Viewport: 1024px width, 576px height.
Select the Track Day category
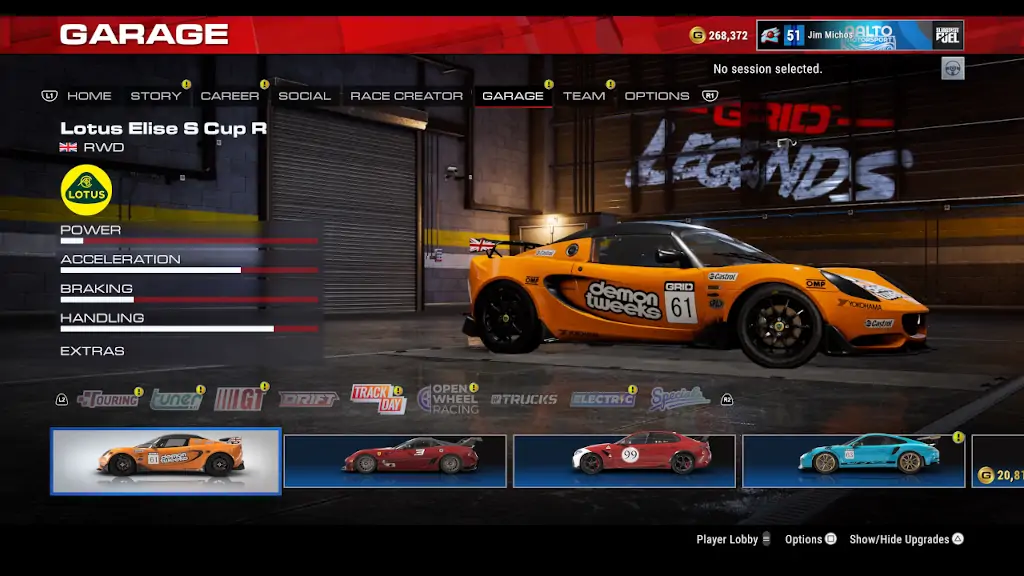(377, 399)
